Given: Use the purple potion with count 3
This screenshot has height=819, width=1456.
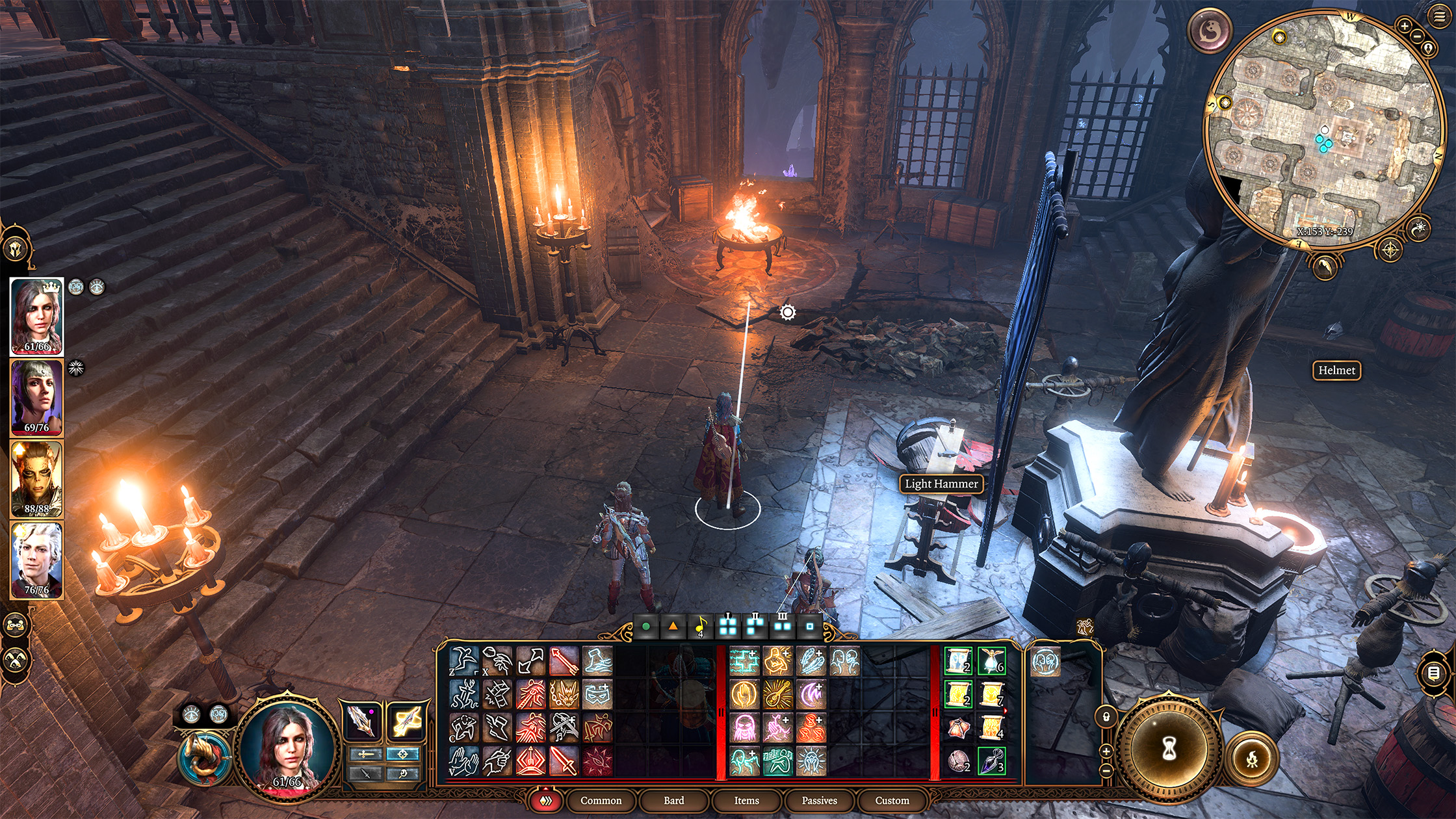Looking at the screenshot, I should [x=992, y=760].
